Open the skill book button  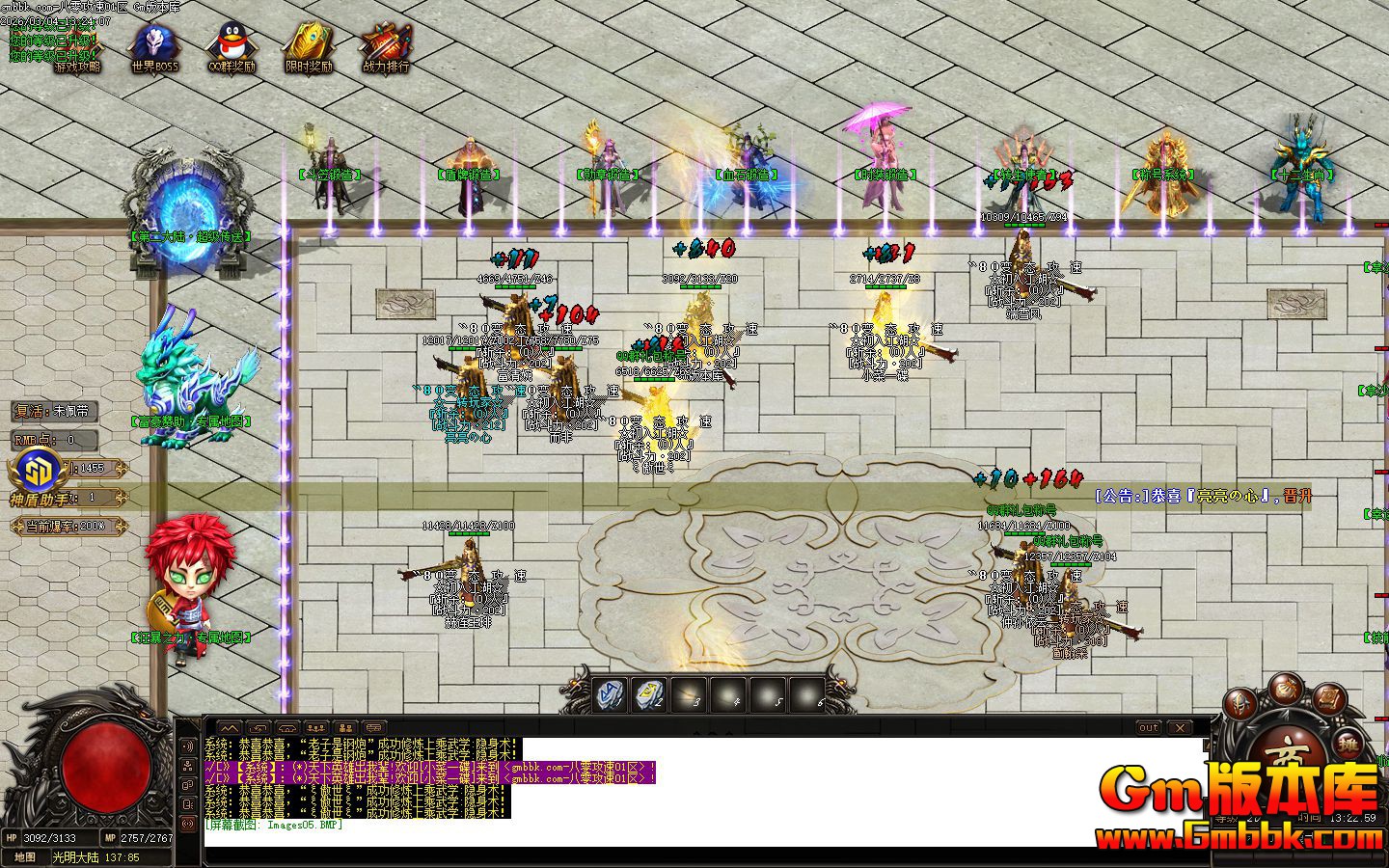(x=1328, y=698)
